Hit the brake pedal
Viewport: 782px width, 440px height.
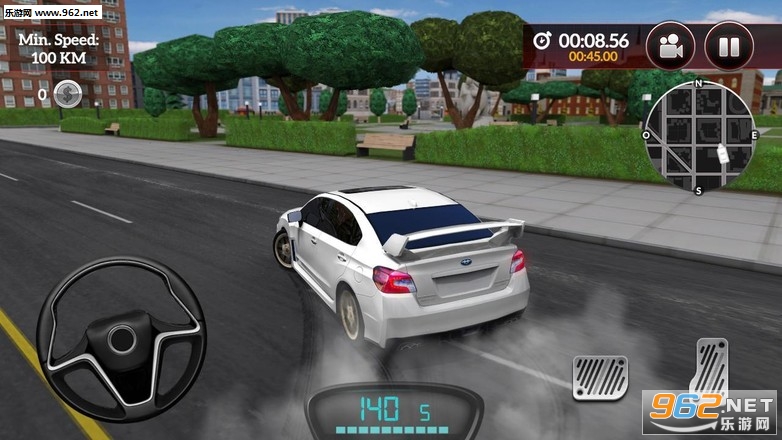599,378
